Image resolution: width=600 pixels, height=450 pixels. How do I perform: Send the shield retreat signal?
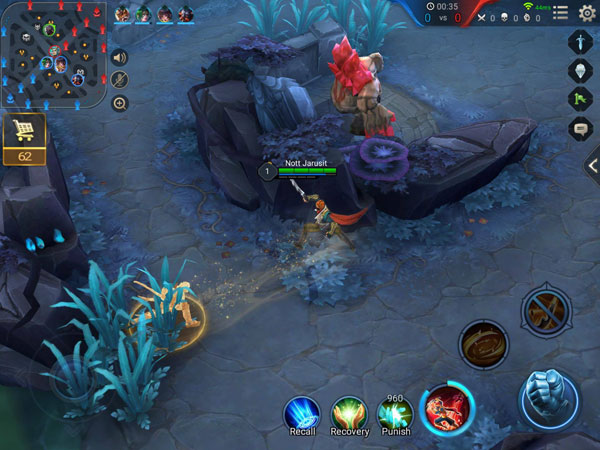click(x=580, y=71)
